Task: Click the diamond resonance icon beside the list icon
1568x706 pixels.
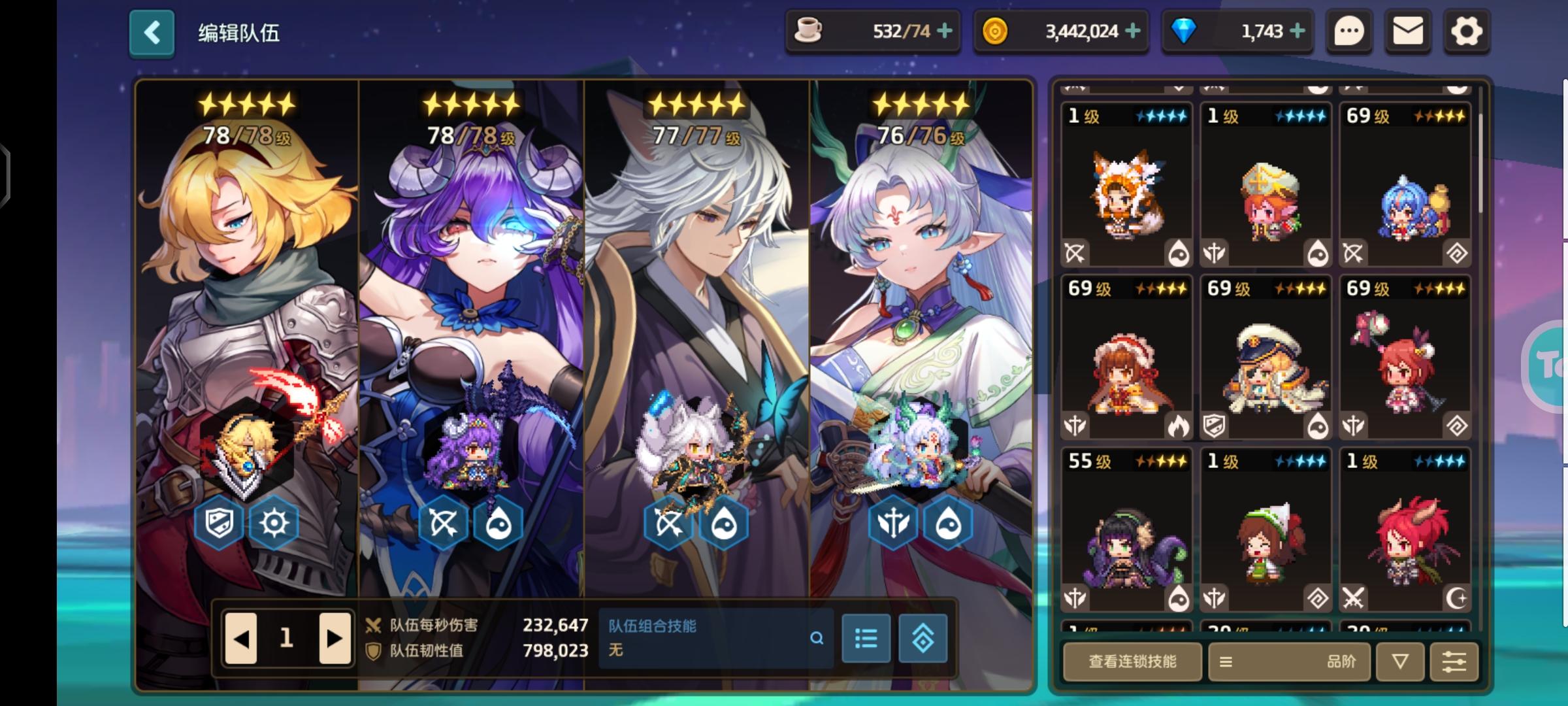Action: (x=923, y=639)
